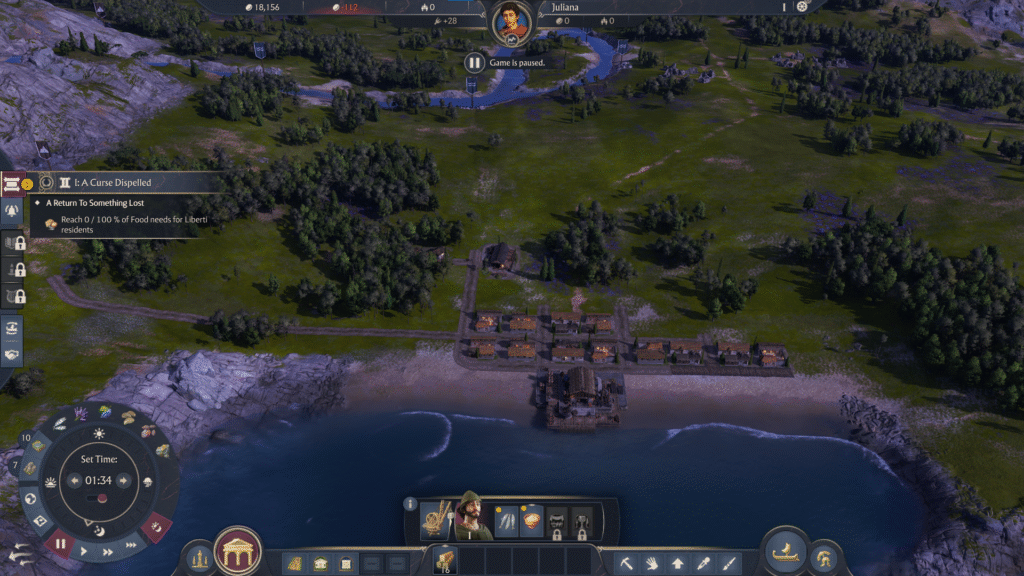Click the red night moon button
Image resolution: width=1024 pixels, height=576 pixels.
156,524
